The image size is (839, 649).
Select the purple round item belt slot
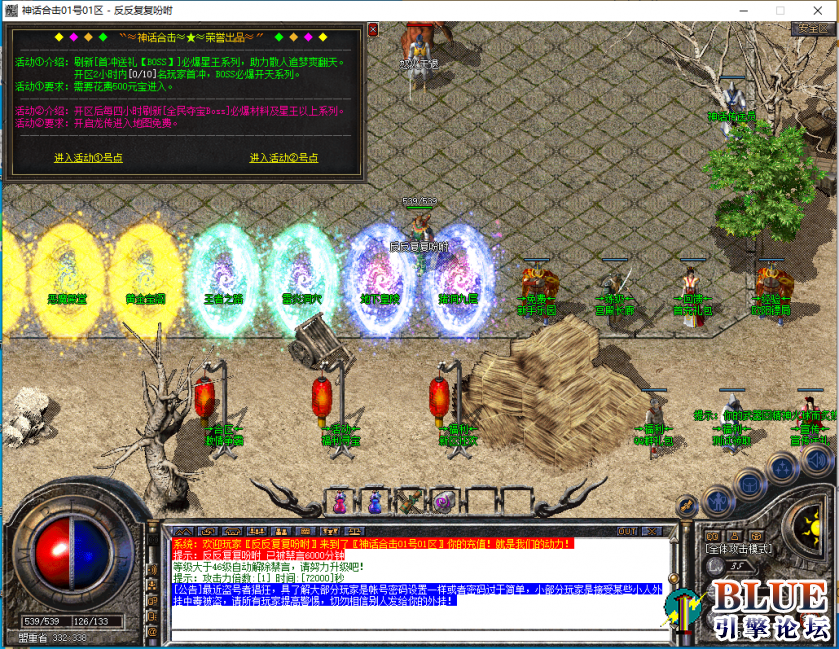coord(443,501)
